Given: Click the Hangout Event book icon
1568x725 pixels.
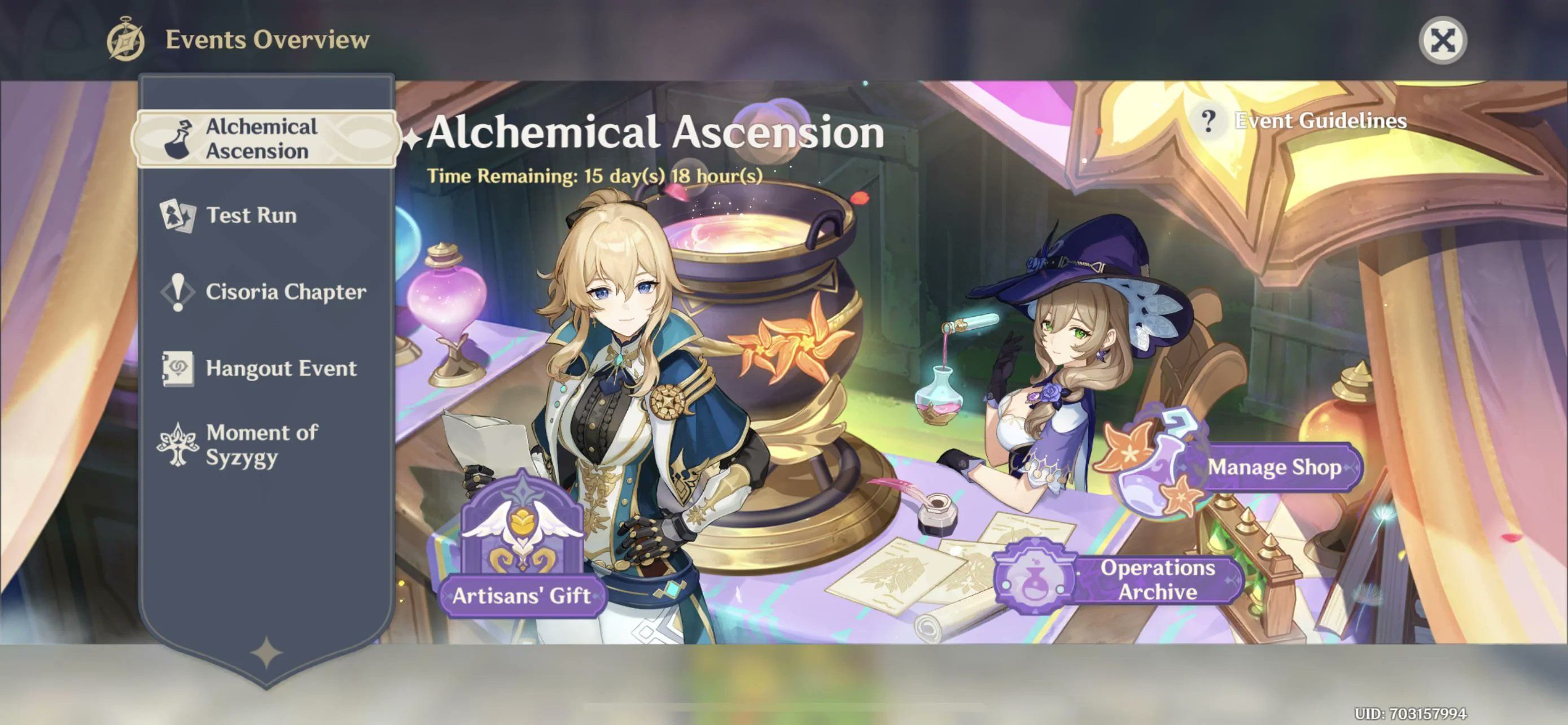Looking at the screenshot, I should point(178,369).
